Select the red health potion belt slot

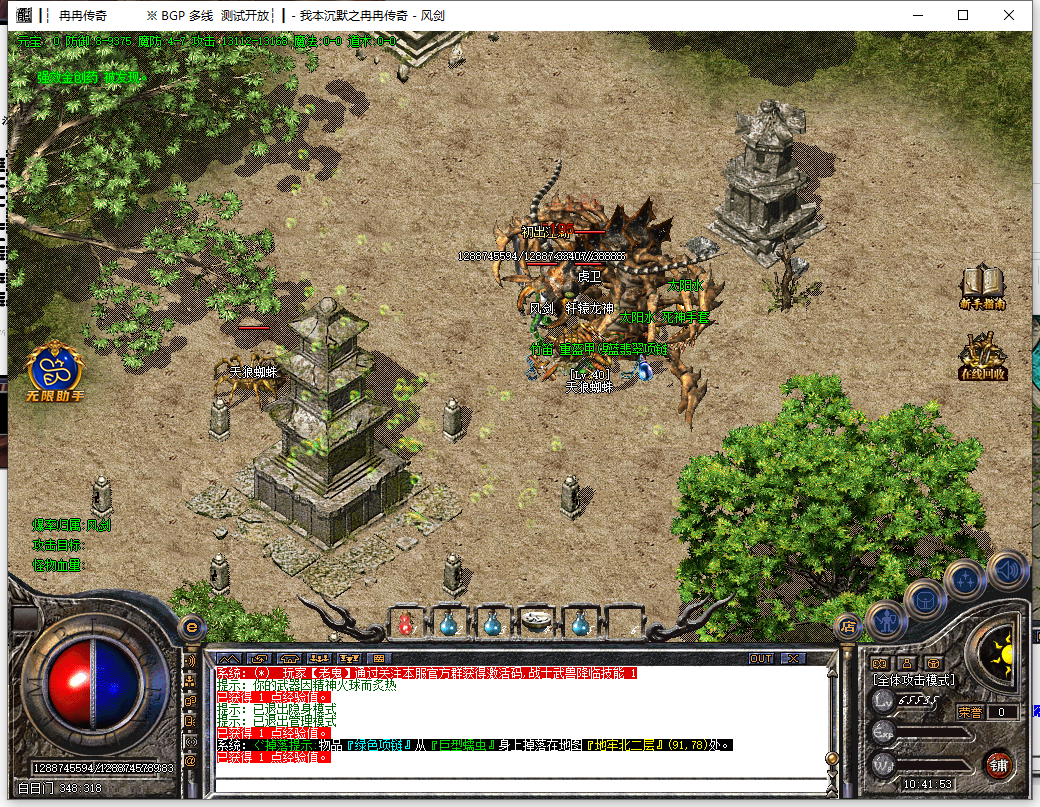406,624
